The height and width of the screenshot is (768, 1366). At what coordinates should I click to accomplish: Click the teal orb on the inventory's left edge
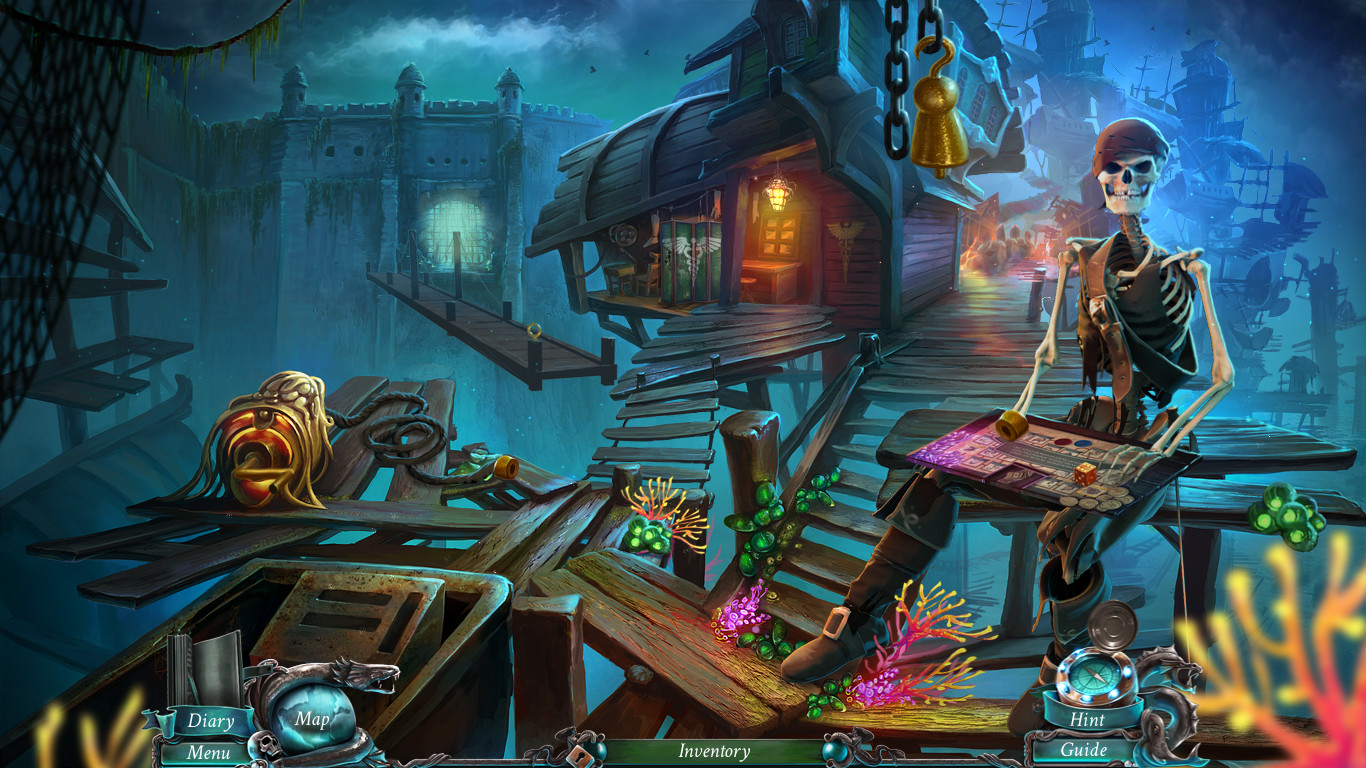click(x=595, y=750)
